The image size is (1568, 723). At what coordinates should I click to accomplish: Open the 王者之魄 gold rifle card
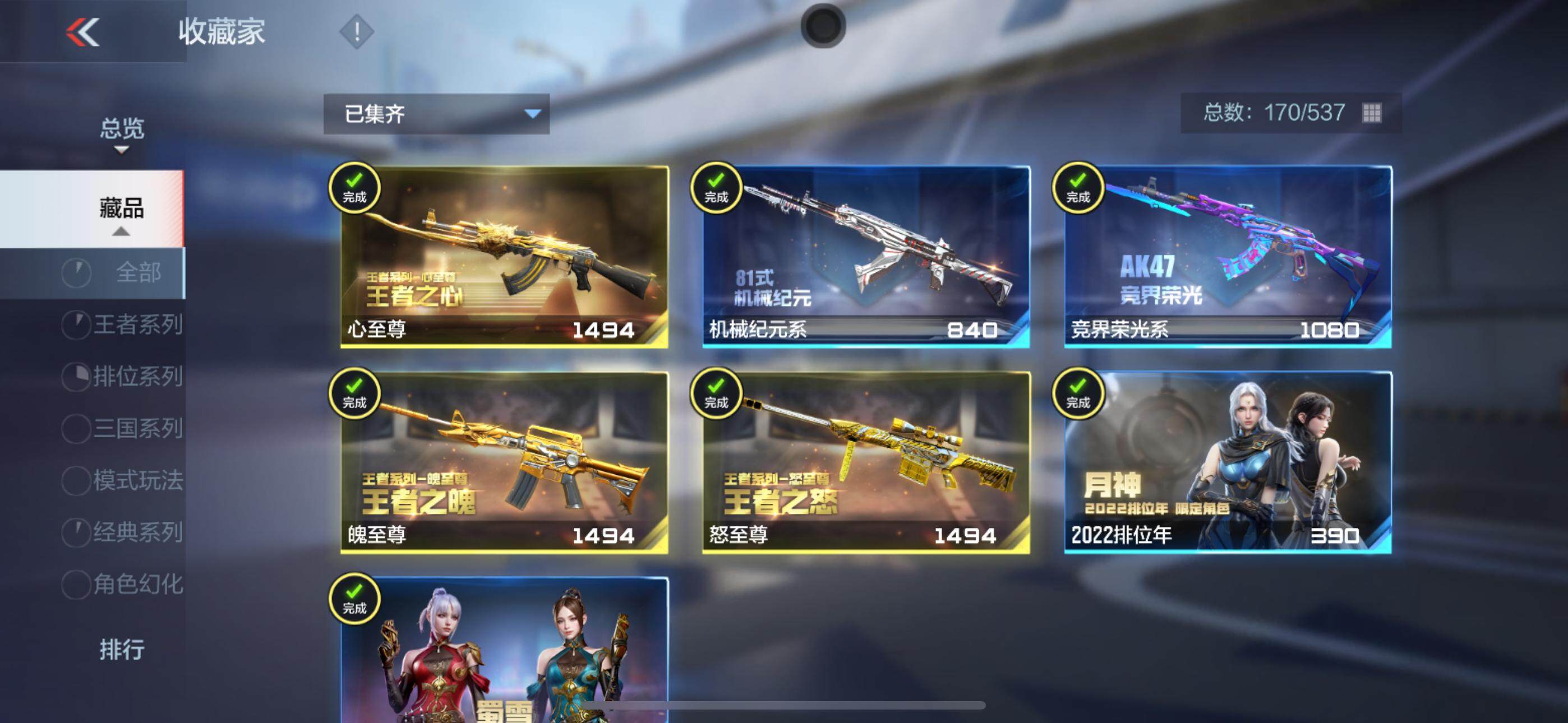click(x=504, y=462)
